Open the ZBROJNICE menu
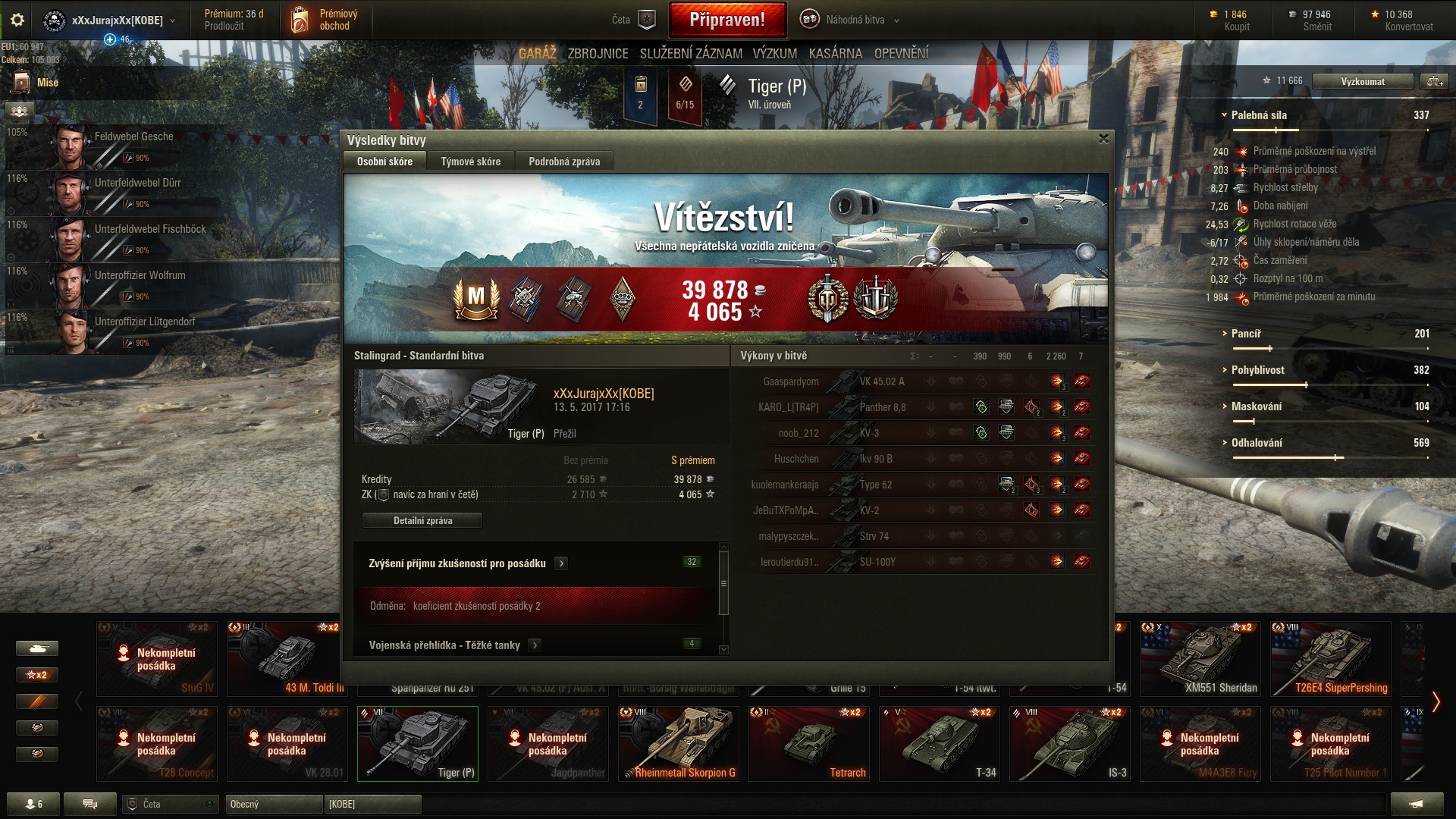The image size is (1456, 819). coord(598,54)
